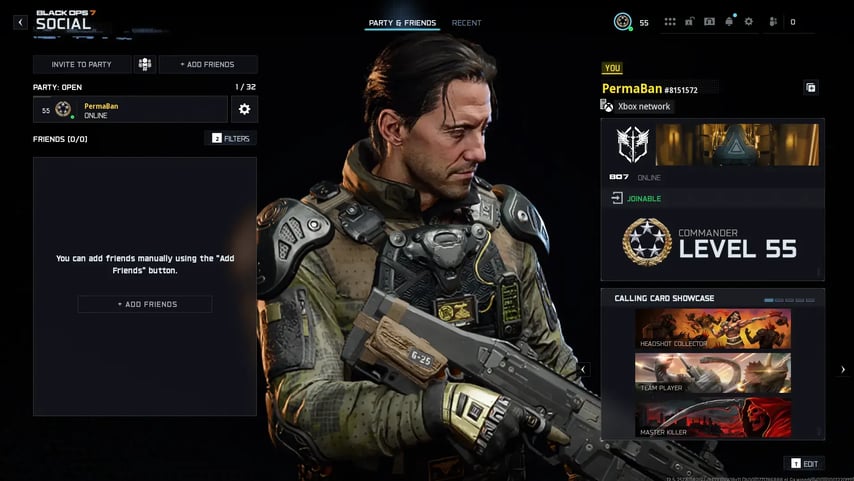
Task: Open the grid menu icon in top bar
Action: coord(670,21)
